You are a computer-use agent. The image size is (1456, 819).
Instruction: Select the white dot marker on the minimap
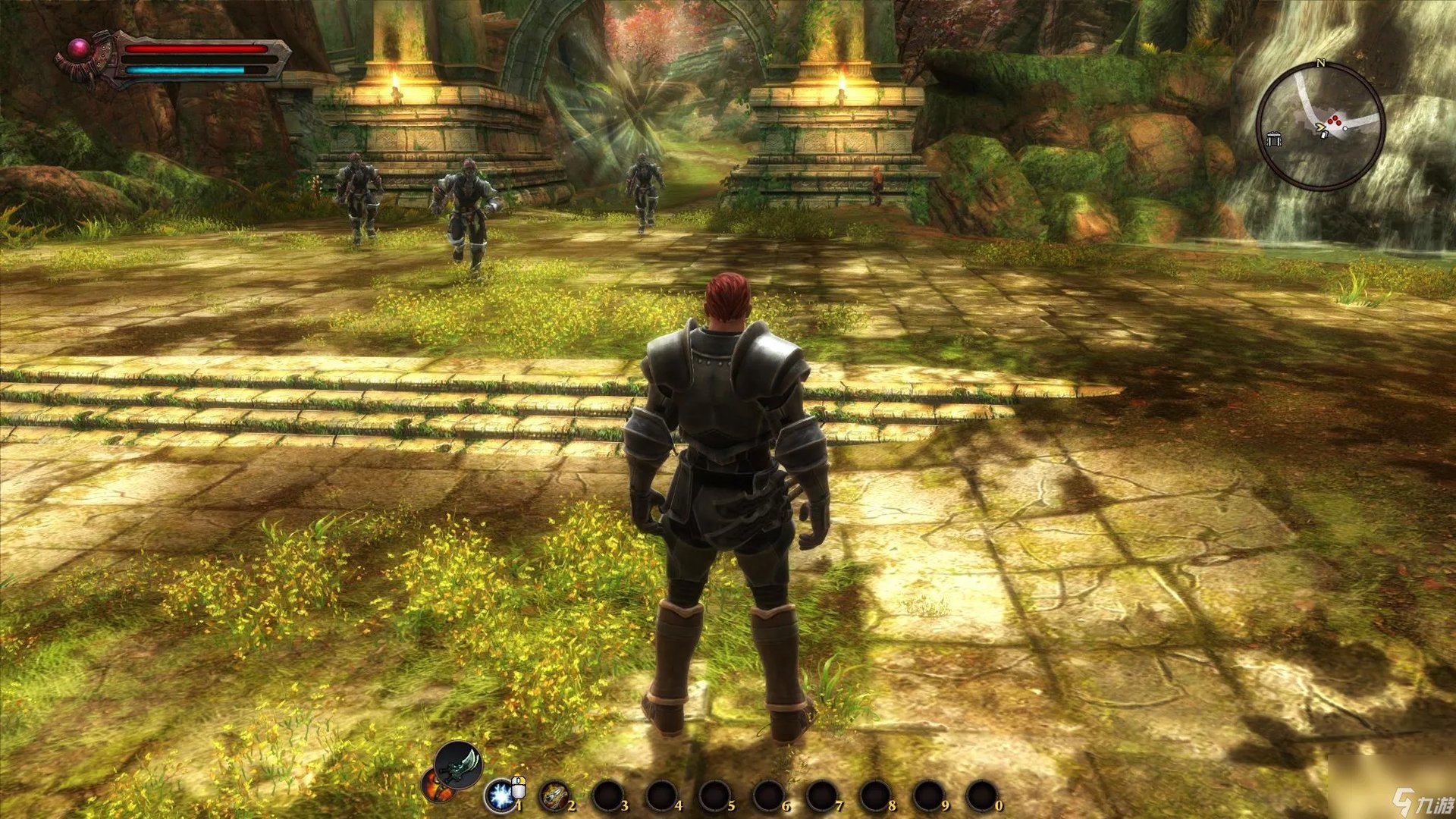1346,128
